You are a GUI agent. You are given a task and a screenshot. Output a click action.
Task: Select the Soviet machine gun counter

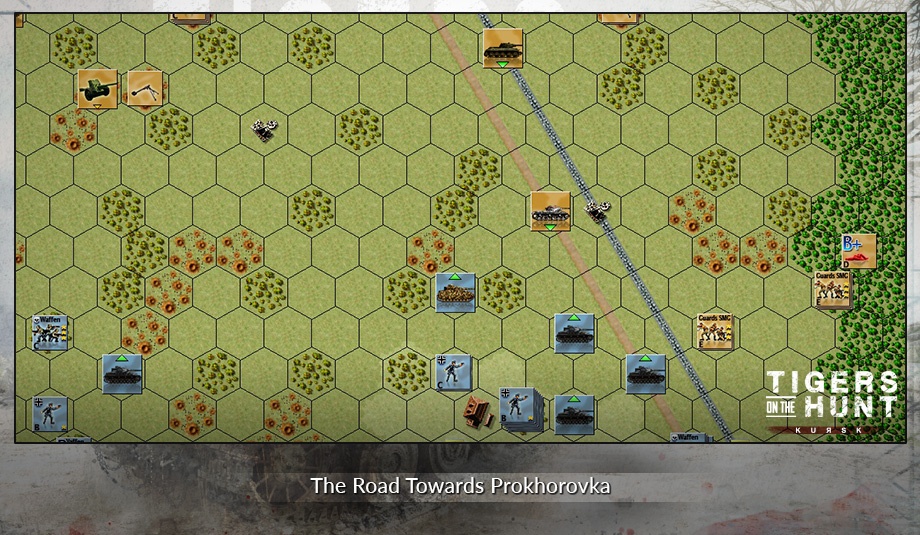(146, 88)
